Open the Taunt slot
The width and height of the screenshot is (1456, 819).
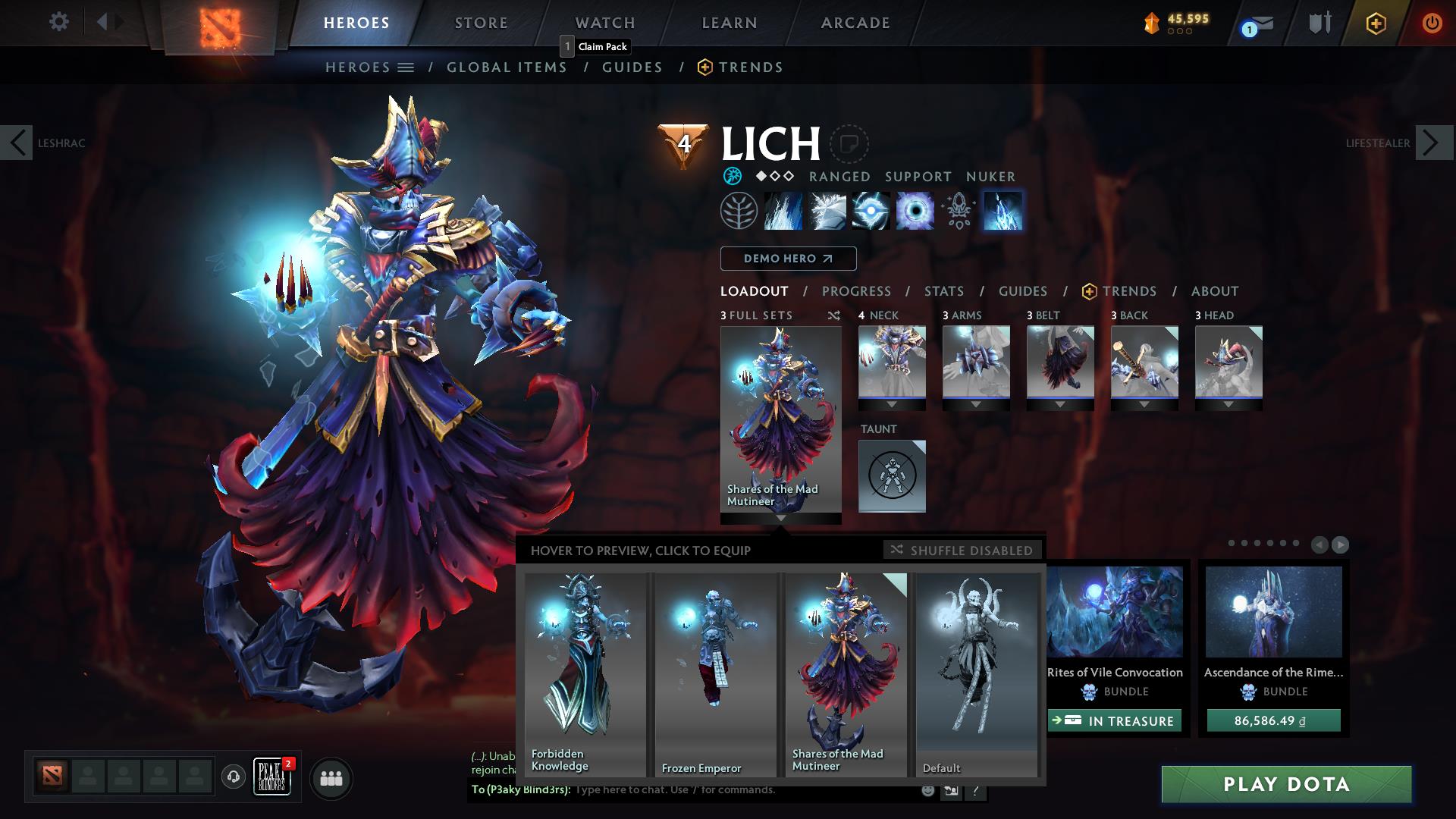click(x=892, y=476)
